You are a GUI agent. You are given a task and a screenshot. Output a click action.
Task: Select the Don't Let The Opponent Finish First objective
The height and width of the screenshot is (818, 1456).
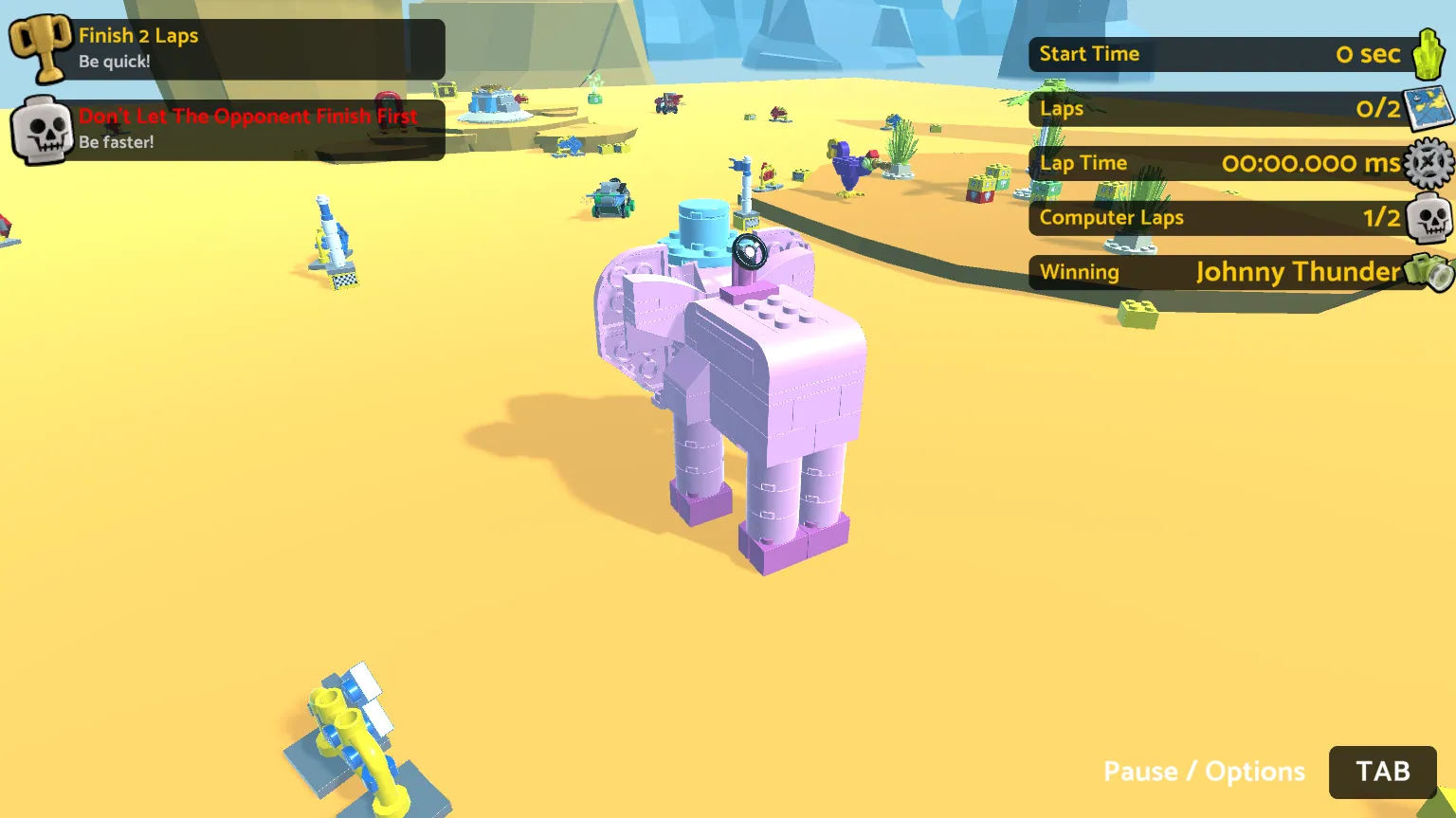click(x=227, y=129)
